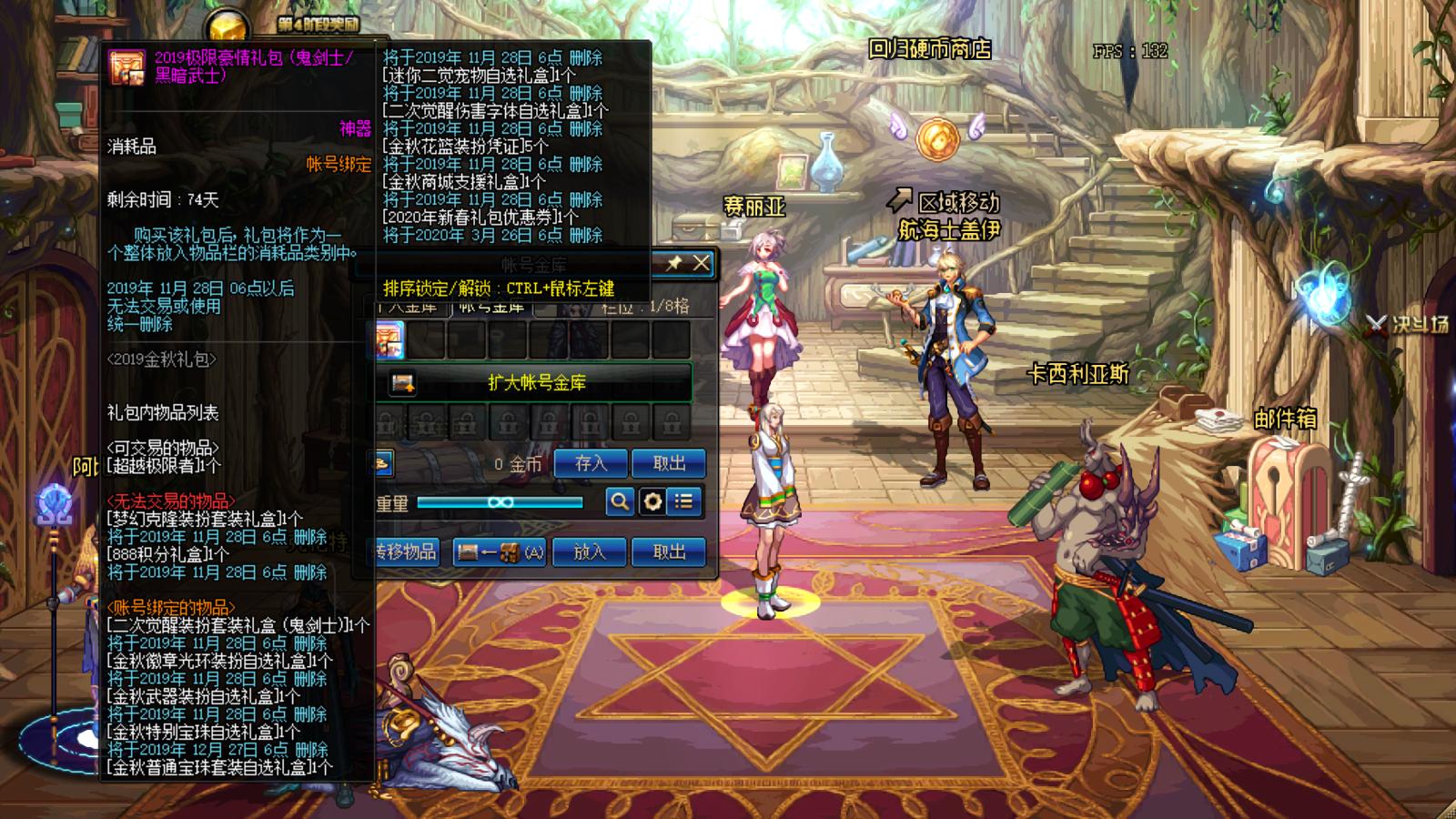1456x819 pixels.
Task: Deposit gold with the 存入 button
Action: point(591,463)
